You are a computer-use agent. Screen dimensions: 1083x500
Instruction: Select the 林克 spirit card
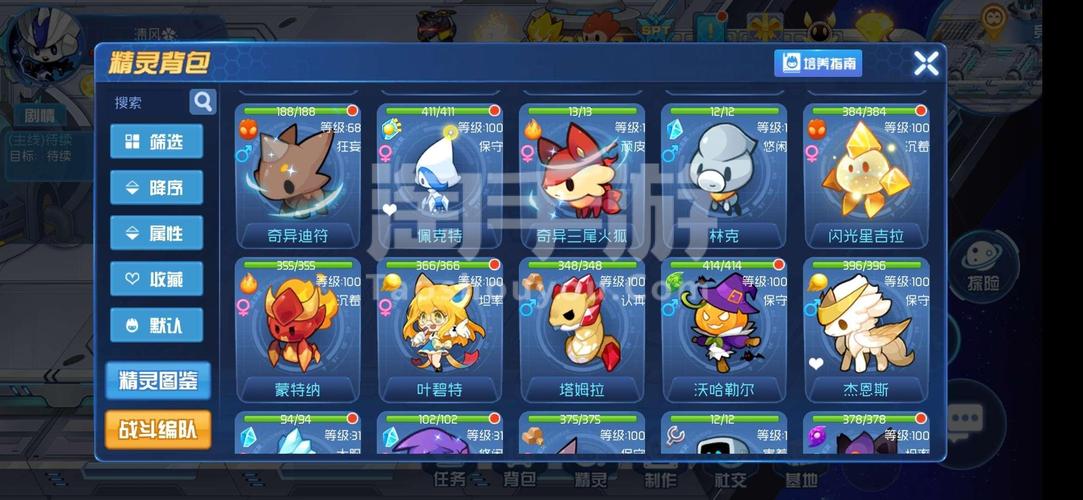(x=724, y=175)
